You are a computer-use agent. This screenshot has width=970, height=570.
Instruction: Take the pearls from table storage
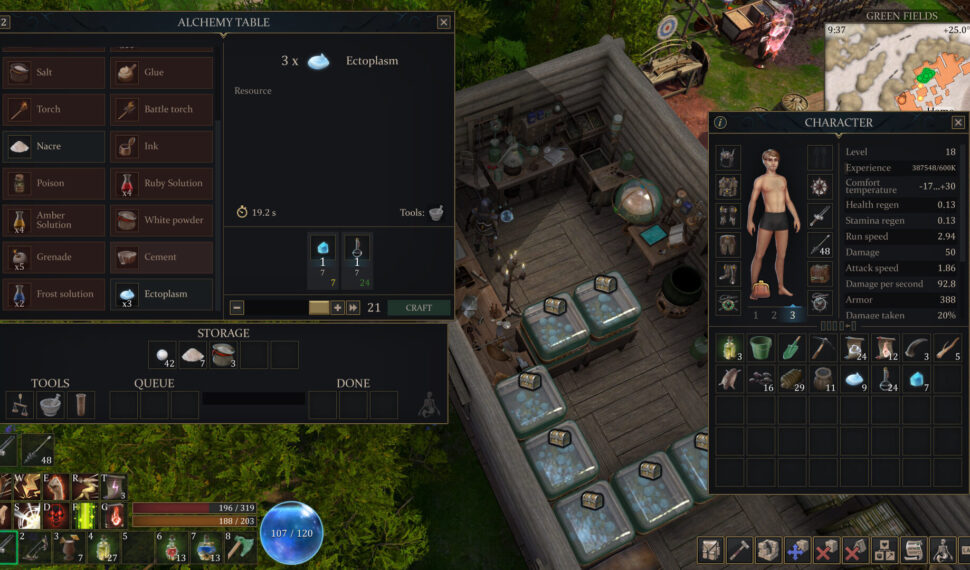click(x=161, y=355)
